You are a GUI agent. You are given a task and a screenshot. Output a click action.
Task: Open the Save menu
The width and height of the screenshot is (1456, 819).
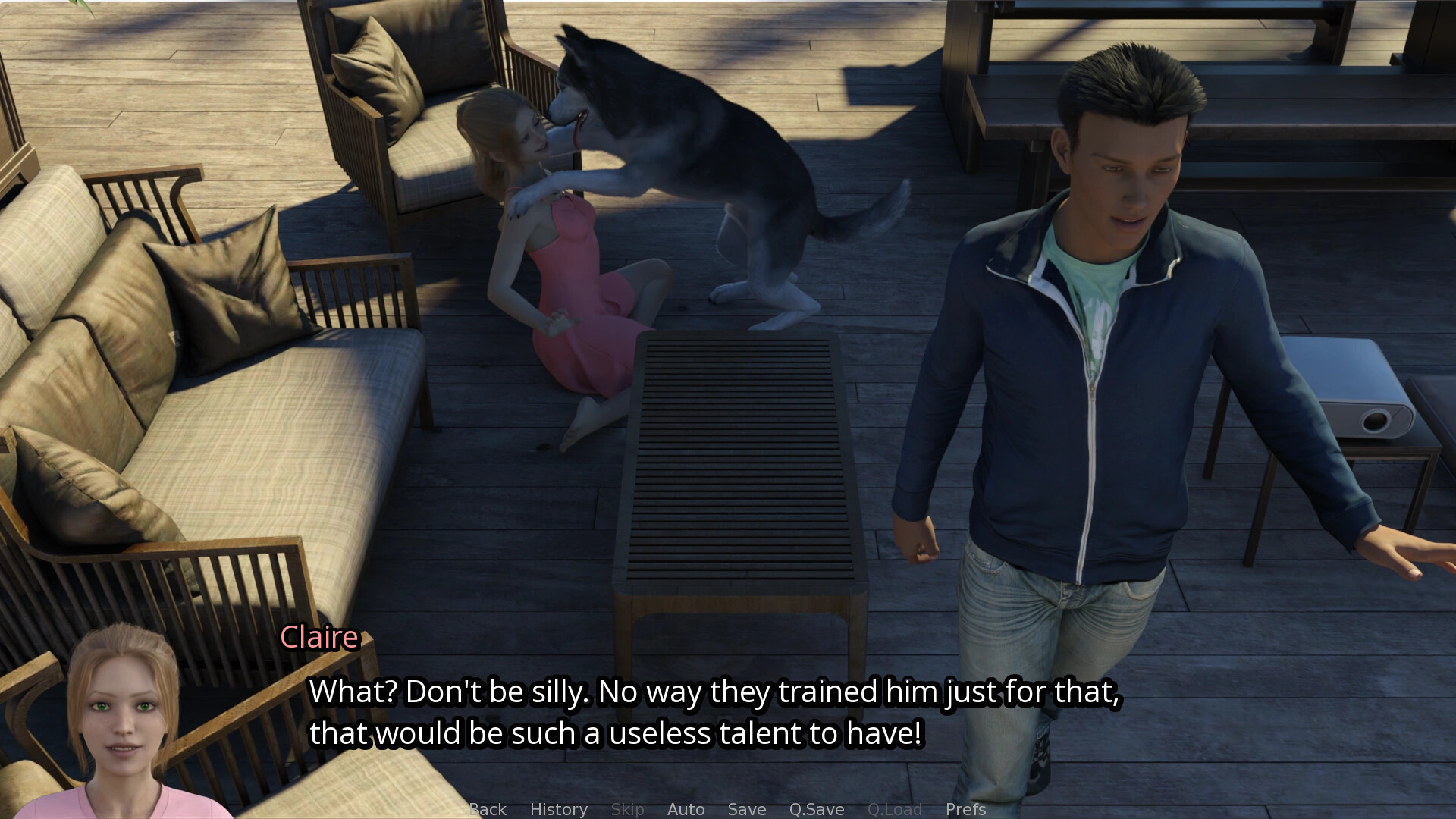(747, 809)
